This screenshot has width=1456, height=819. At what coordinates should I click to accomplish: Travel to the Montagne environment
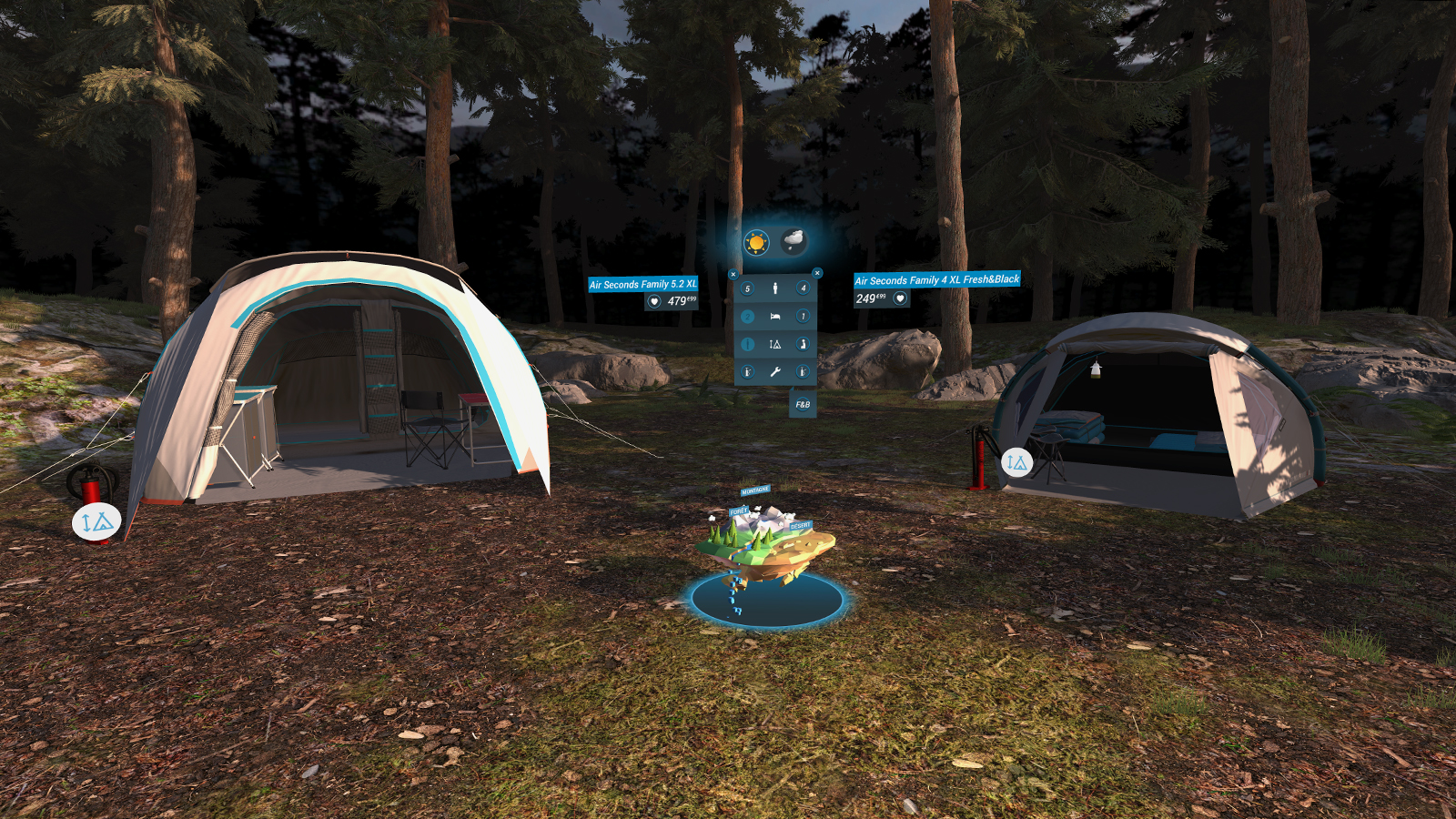(755, 490)
